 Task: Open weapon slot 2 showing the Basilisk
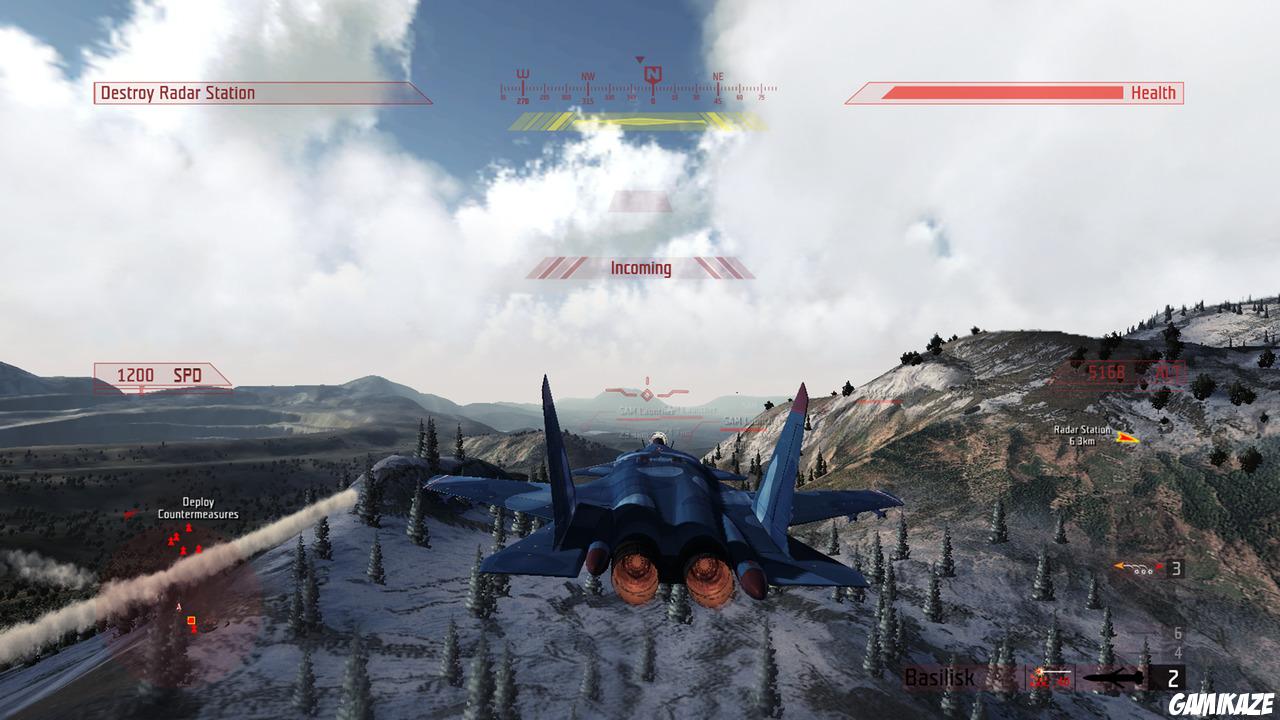1174,676
